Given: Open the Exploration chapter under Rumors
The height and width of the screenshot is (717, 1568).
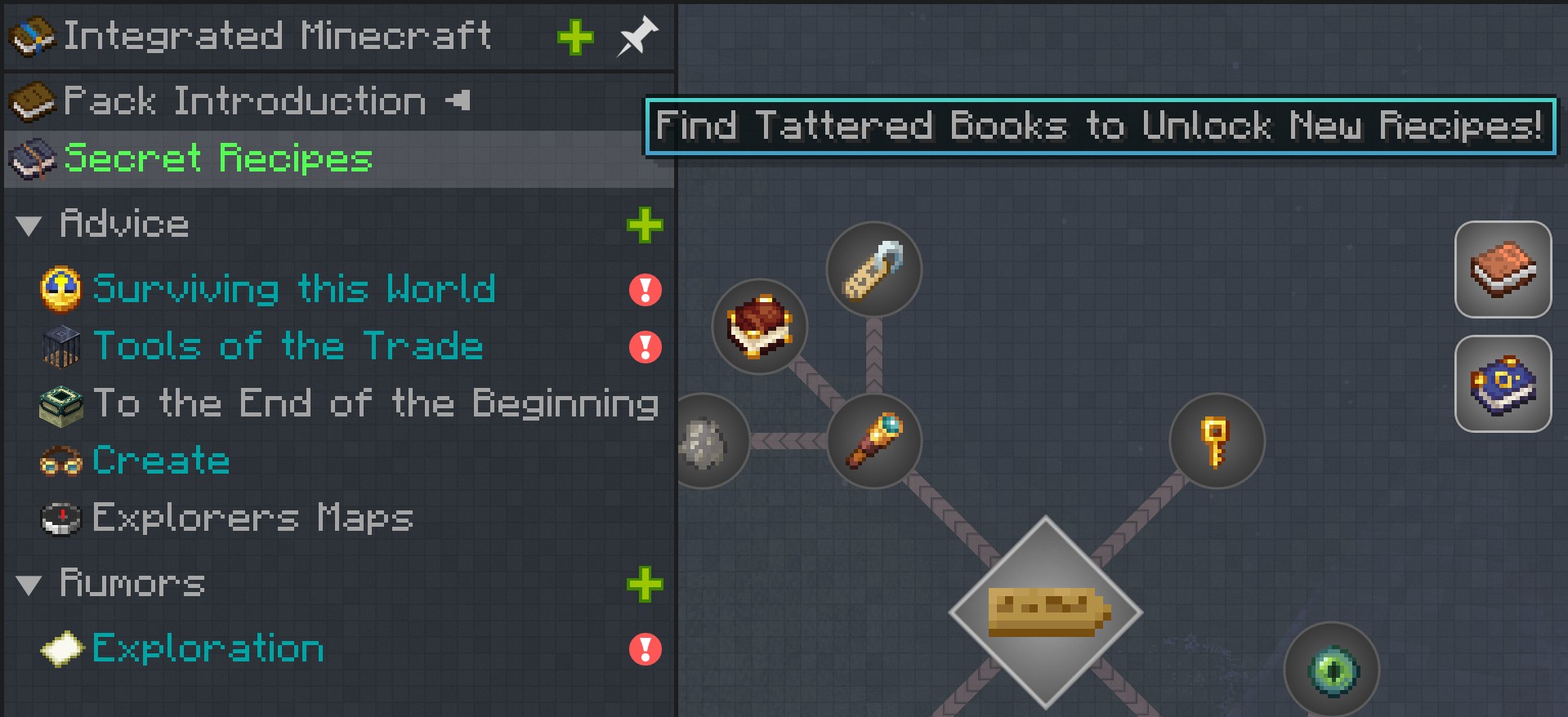Looking at the screenshot, I should pos(208,648).
